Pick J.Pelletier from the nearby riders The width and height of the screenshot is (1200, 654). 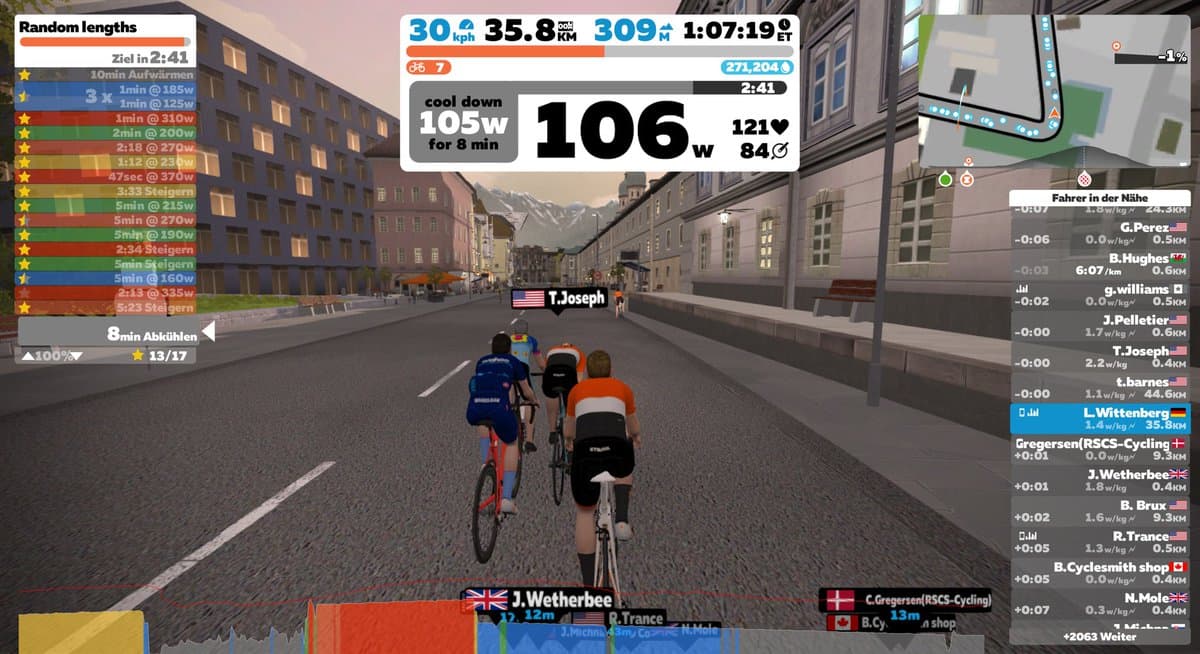pos(1098,326)
